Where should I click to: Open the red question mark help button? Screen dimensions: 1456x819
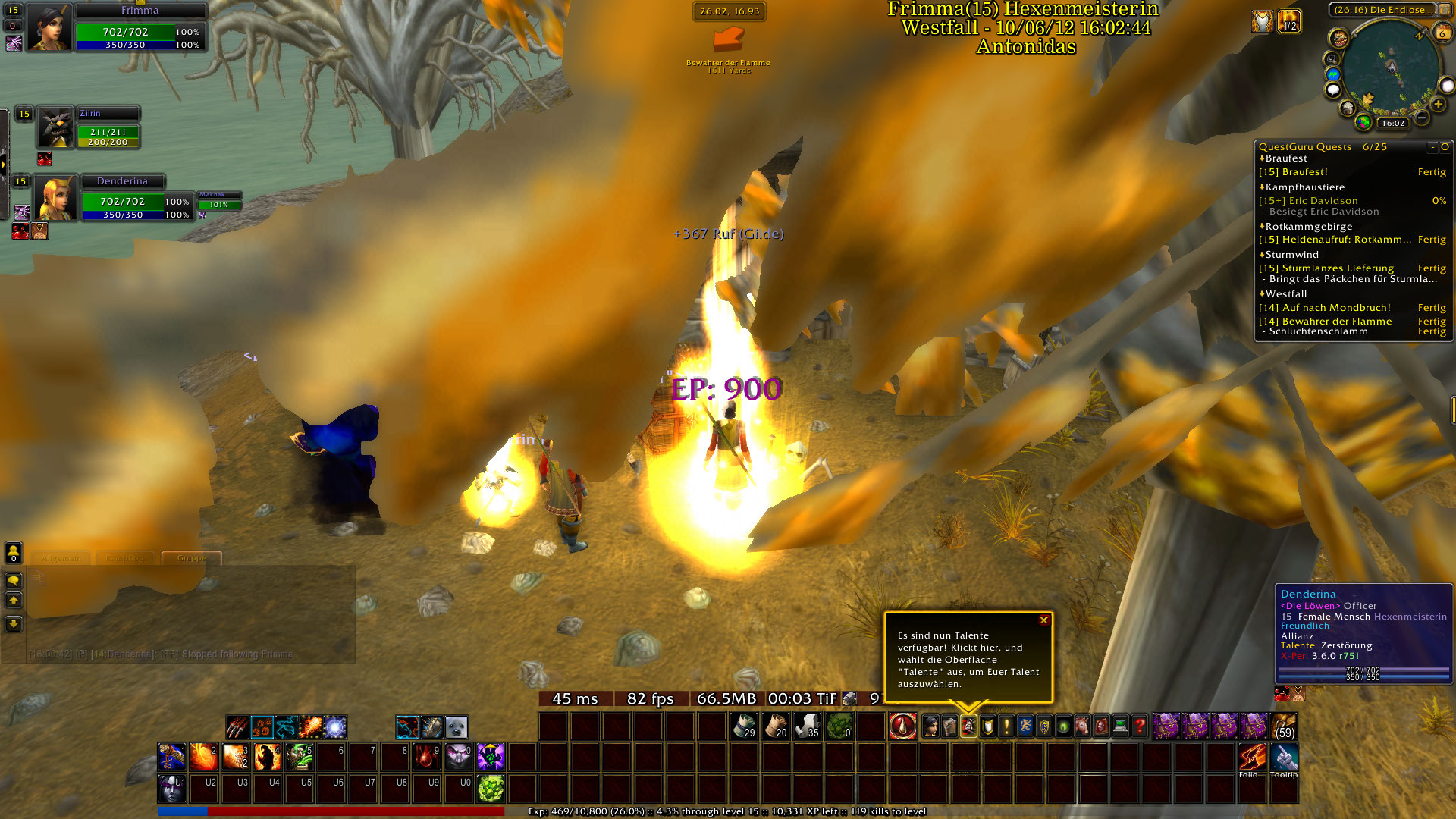(1139, 726)
